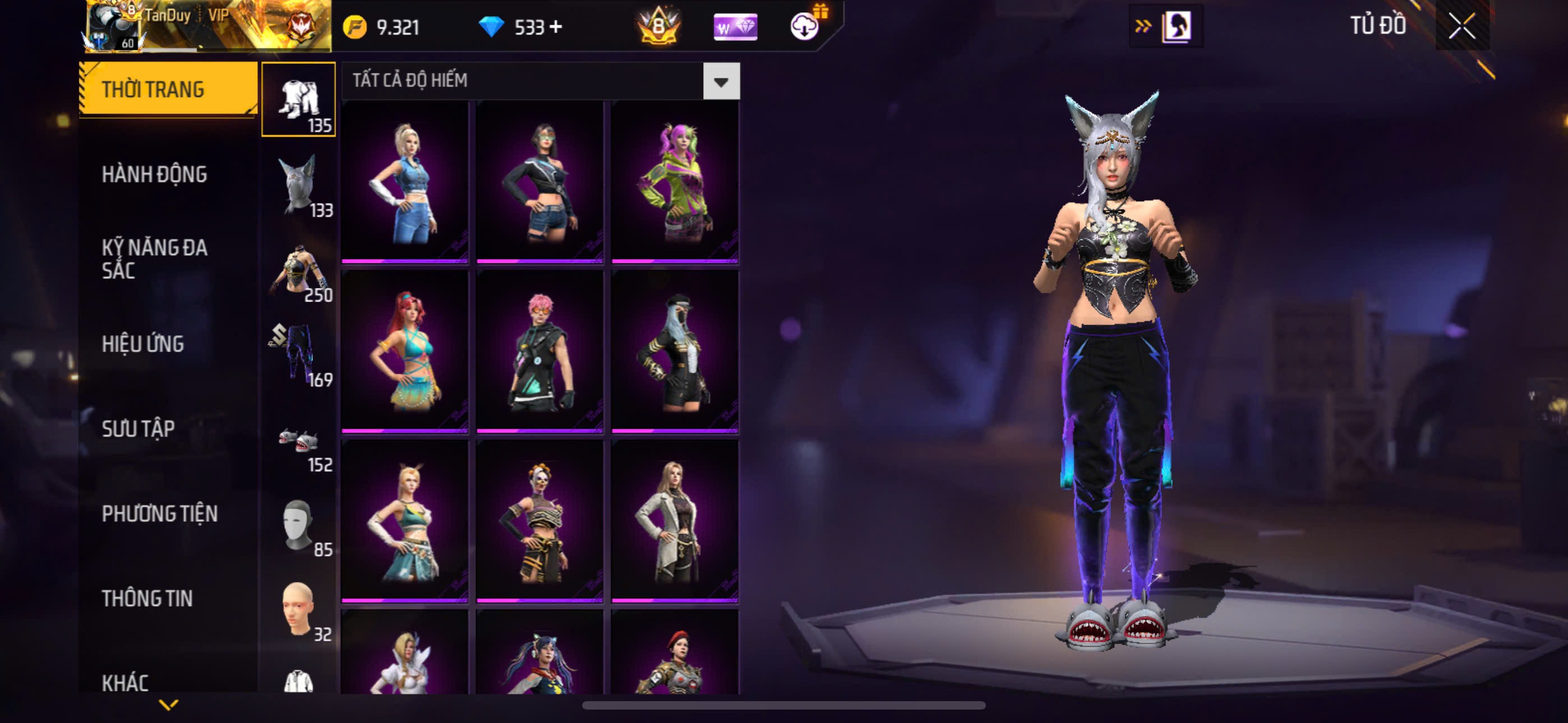Choose the wolf-ear headwear subcategory
The image size is (1568, 723).
pos(298,184)
